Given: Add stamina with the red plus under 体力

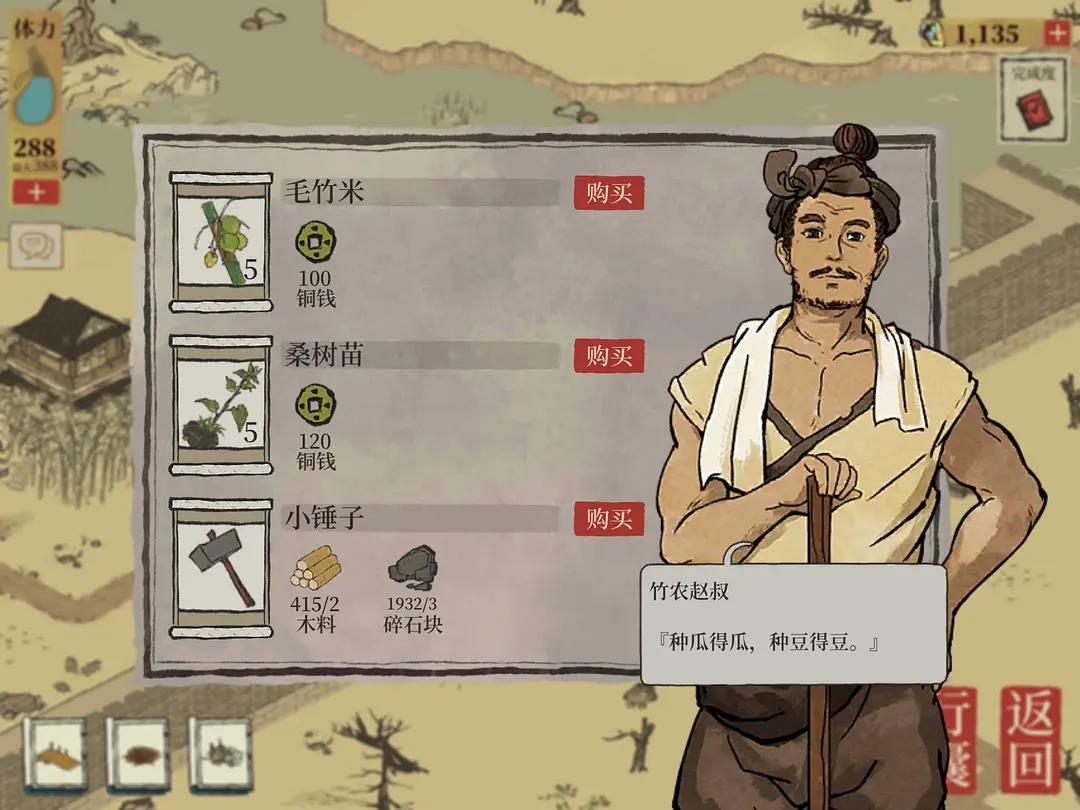Looking at the screenshot, I should (x=36, y=191).
